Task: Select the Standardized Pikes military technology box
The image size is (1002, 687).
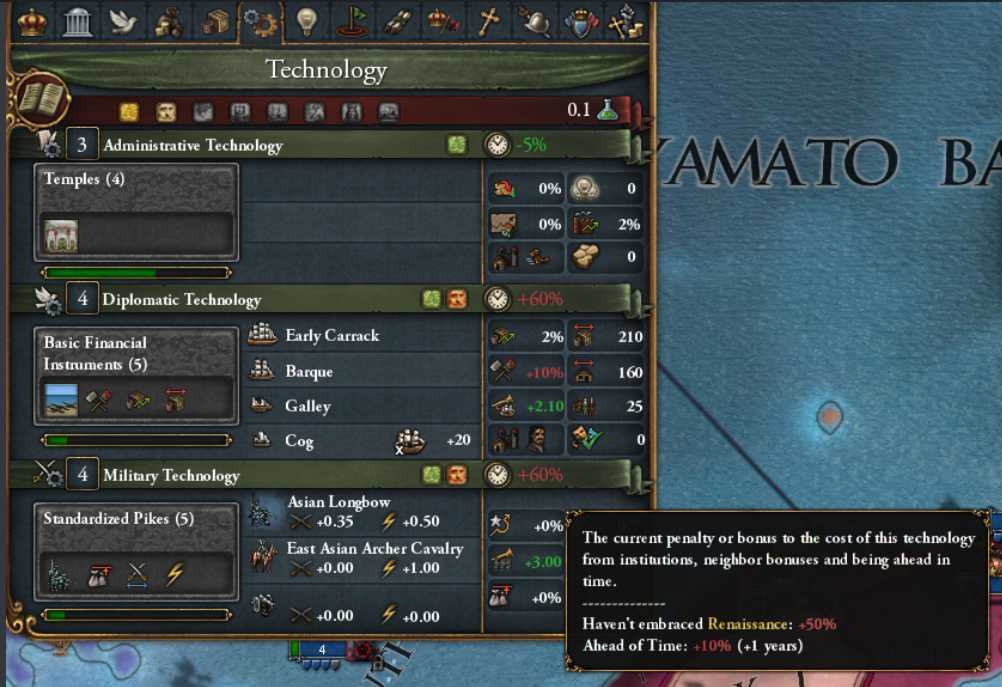Action: (x=137, y=551)
